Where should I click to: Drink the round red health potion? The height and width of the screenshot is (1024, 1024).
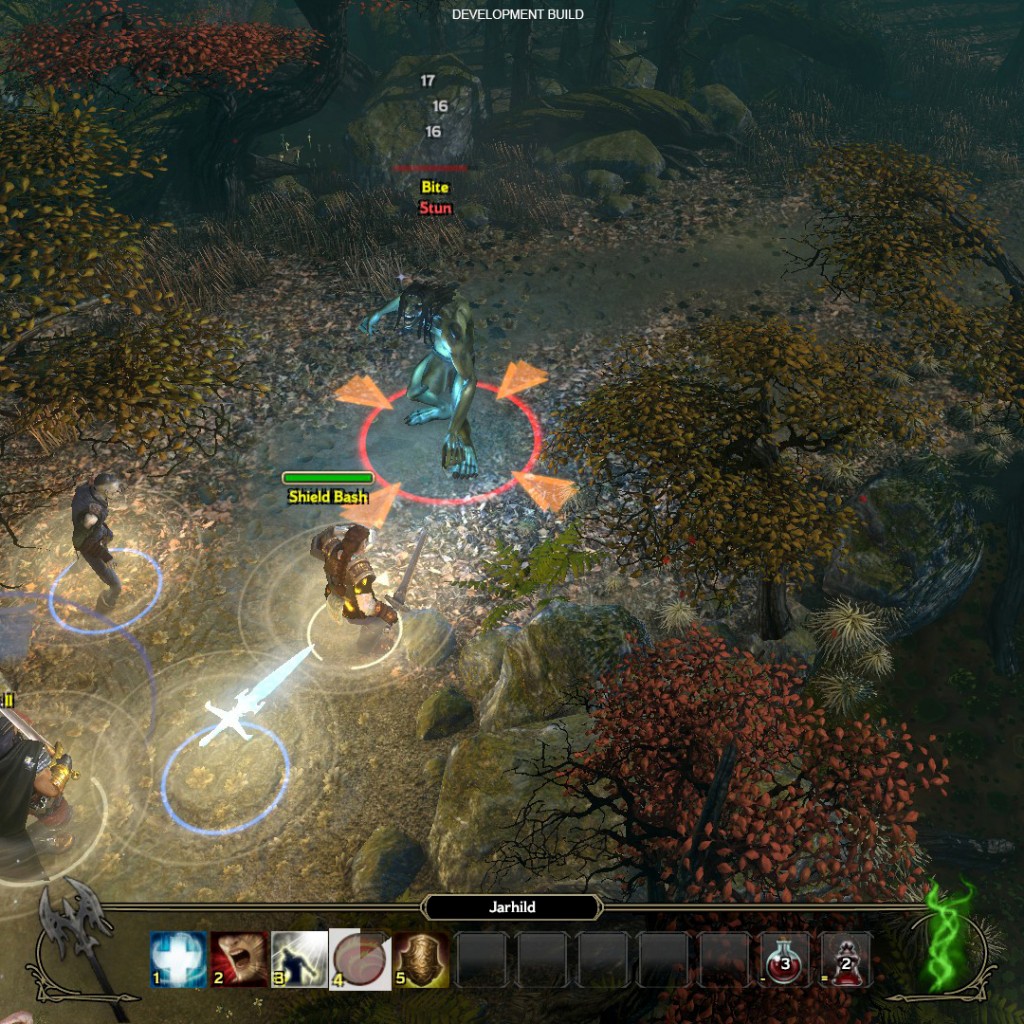(785, 960)
